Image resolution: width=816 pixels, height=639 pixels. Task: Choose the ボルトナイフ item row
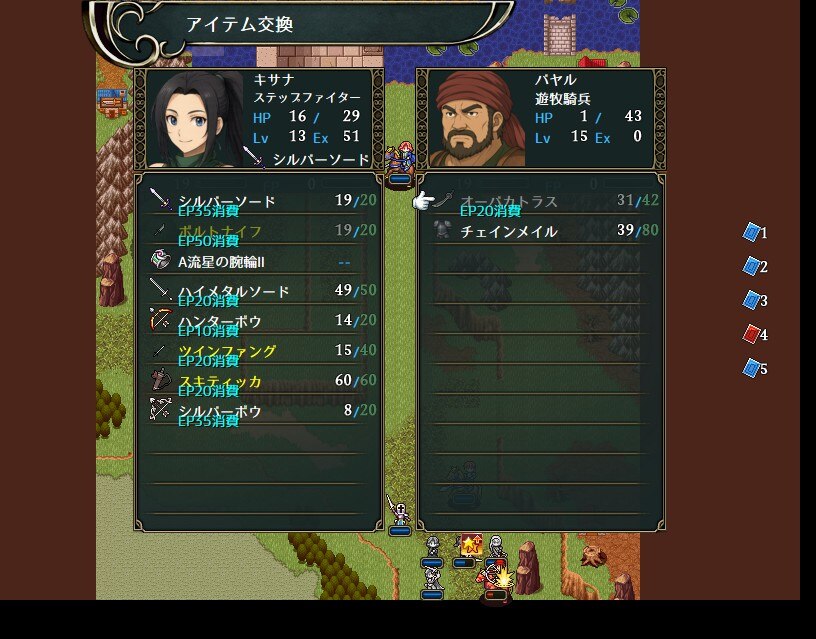260,231
